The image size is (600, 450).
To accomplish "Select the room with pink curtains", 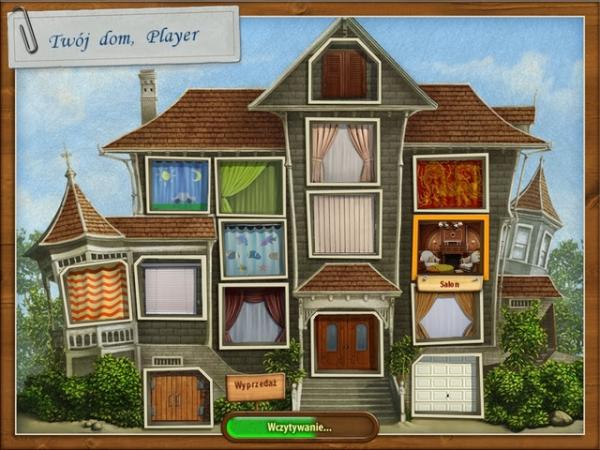I will tap(342, 152).
